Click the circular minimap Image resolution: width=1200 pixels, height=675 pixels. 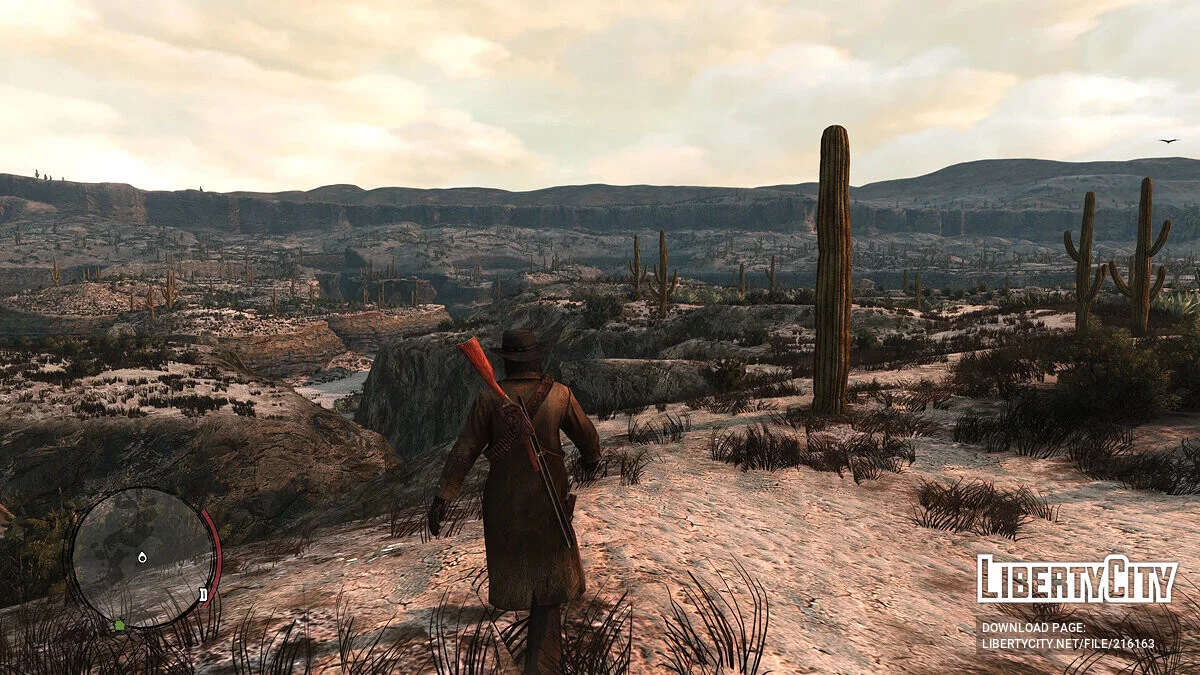[x=141, y=558]
